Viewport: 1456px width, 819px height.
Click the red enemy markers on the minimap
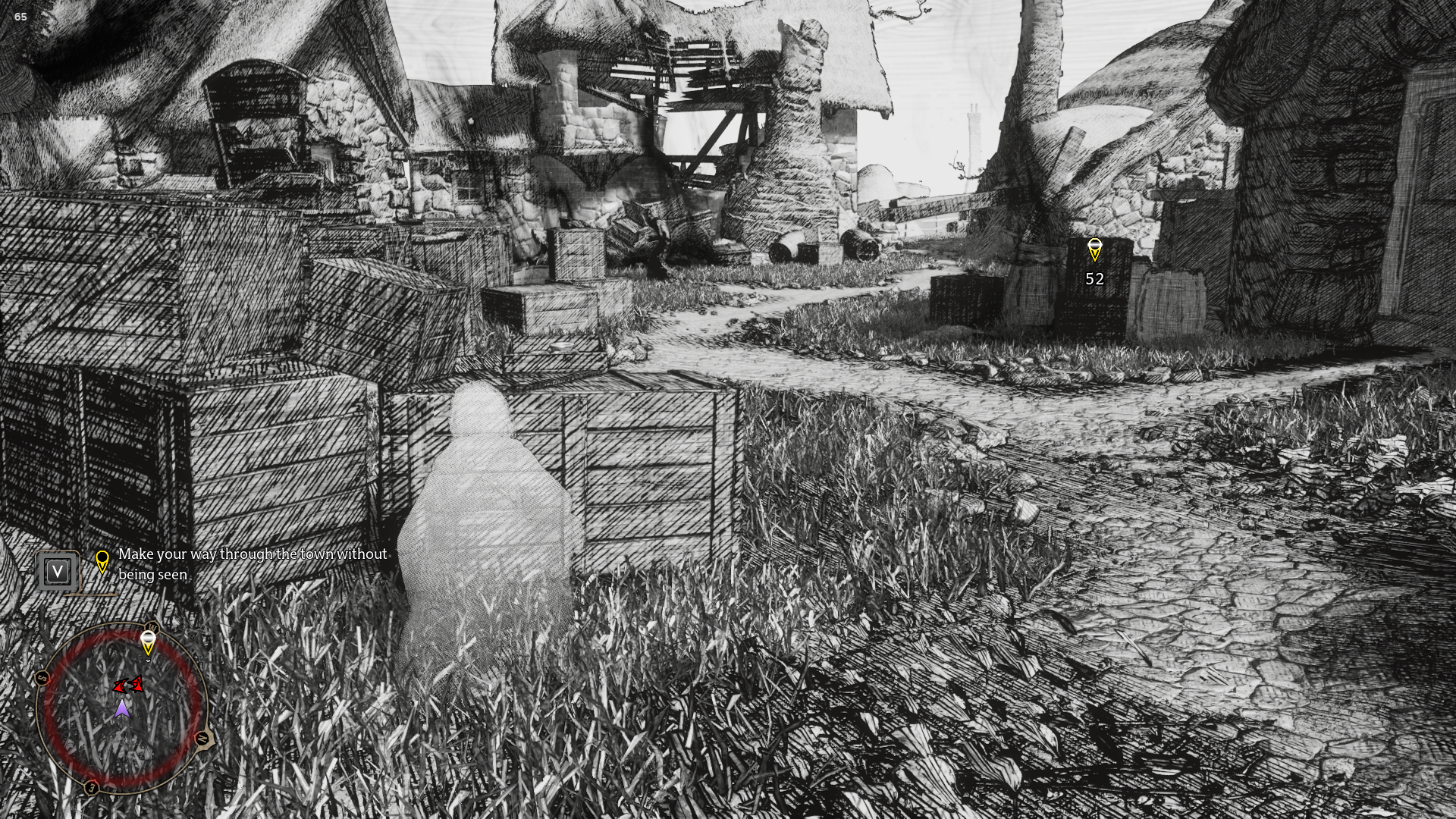(129, 686)
